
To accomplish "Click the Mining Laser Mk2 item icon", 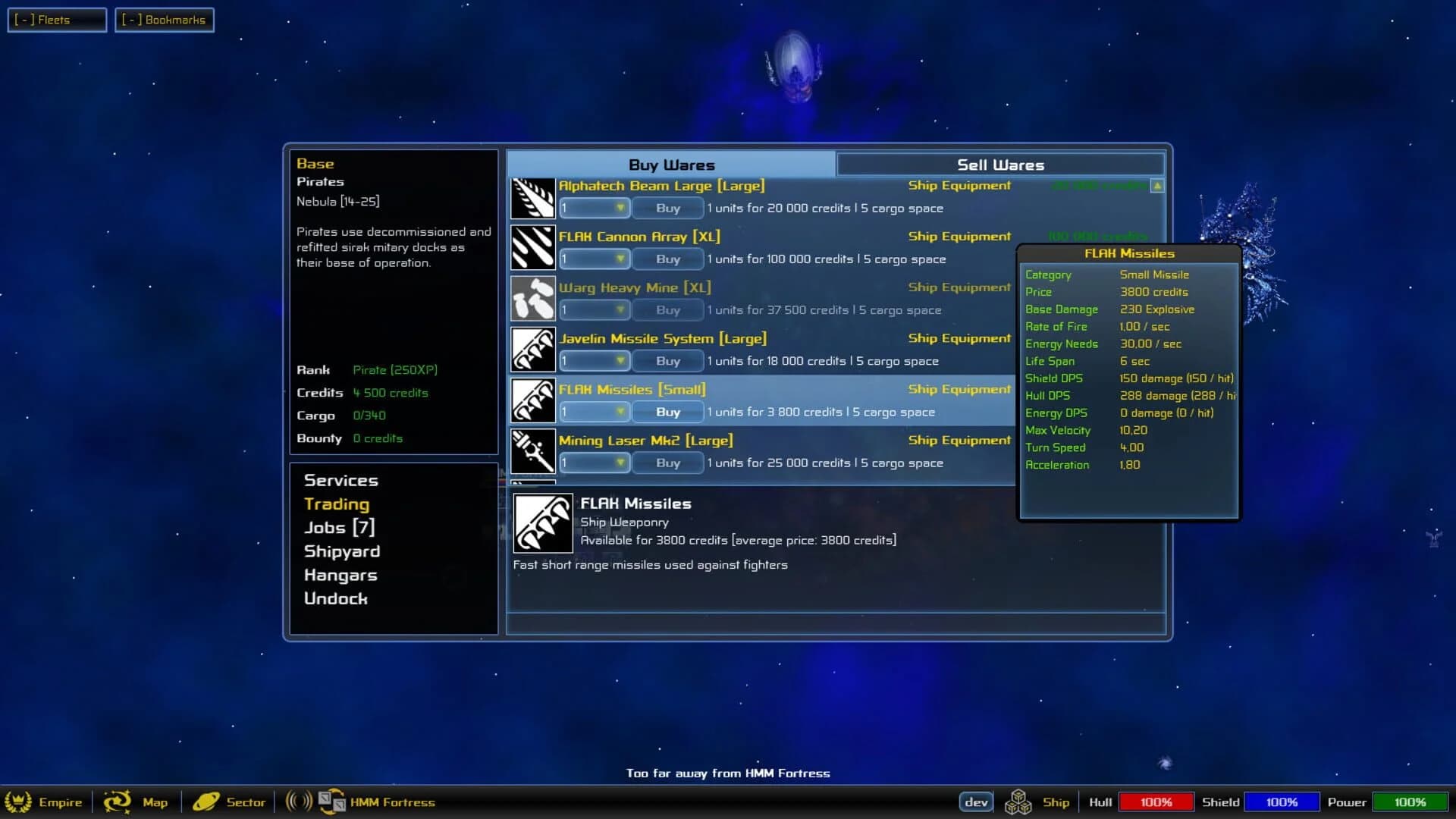I will (x=533, y=451).
